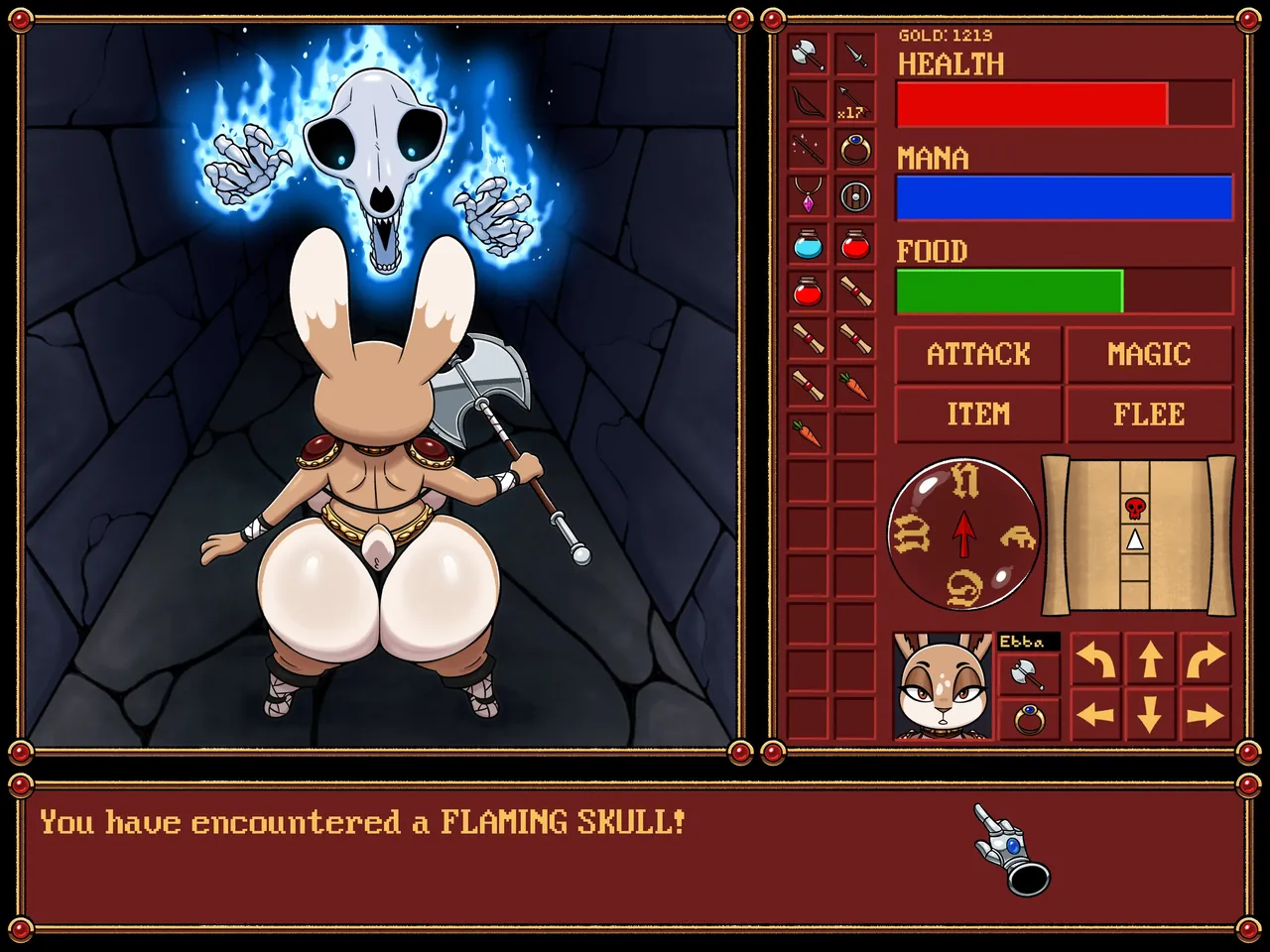Choose the sparkling magic wand slot
Image resolution: width=1270 pixels, height=952 pixels.
pos(808,150)
